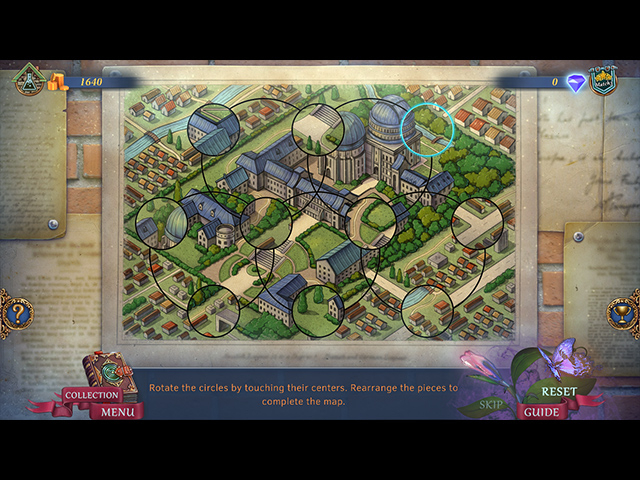
Task: Open the Menu button
Action: tap(117, 411)
